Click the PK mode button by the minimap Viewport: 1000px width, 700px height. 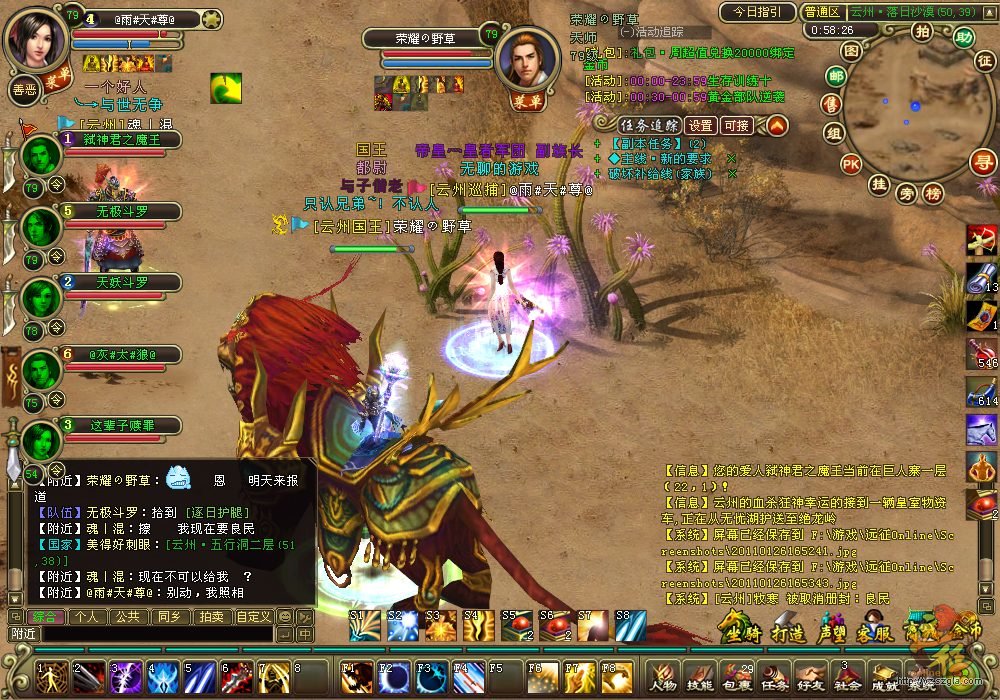coord(850,164)
